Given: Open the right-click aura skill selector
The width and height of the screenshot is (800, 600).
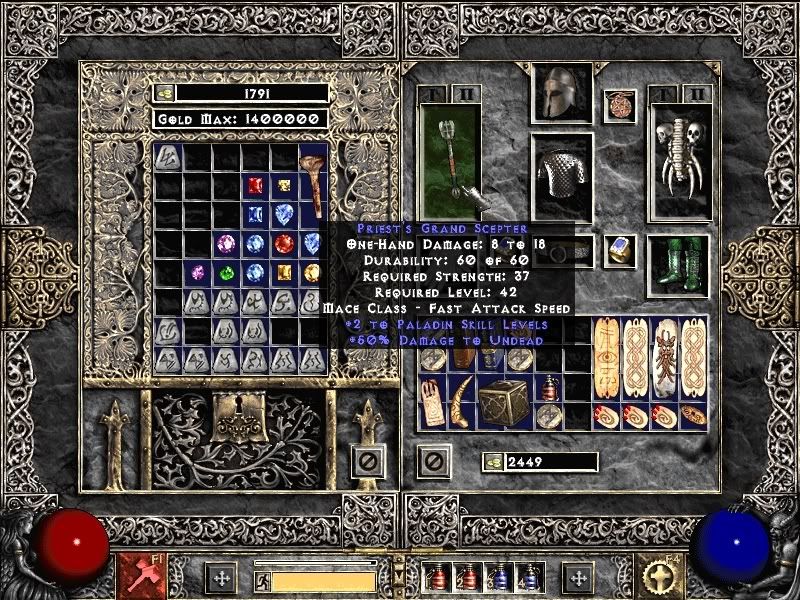Looking at the screenshot, I should click(662, 577).
